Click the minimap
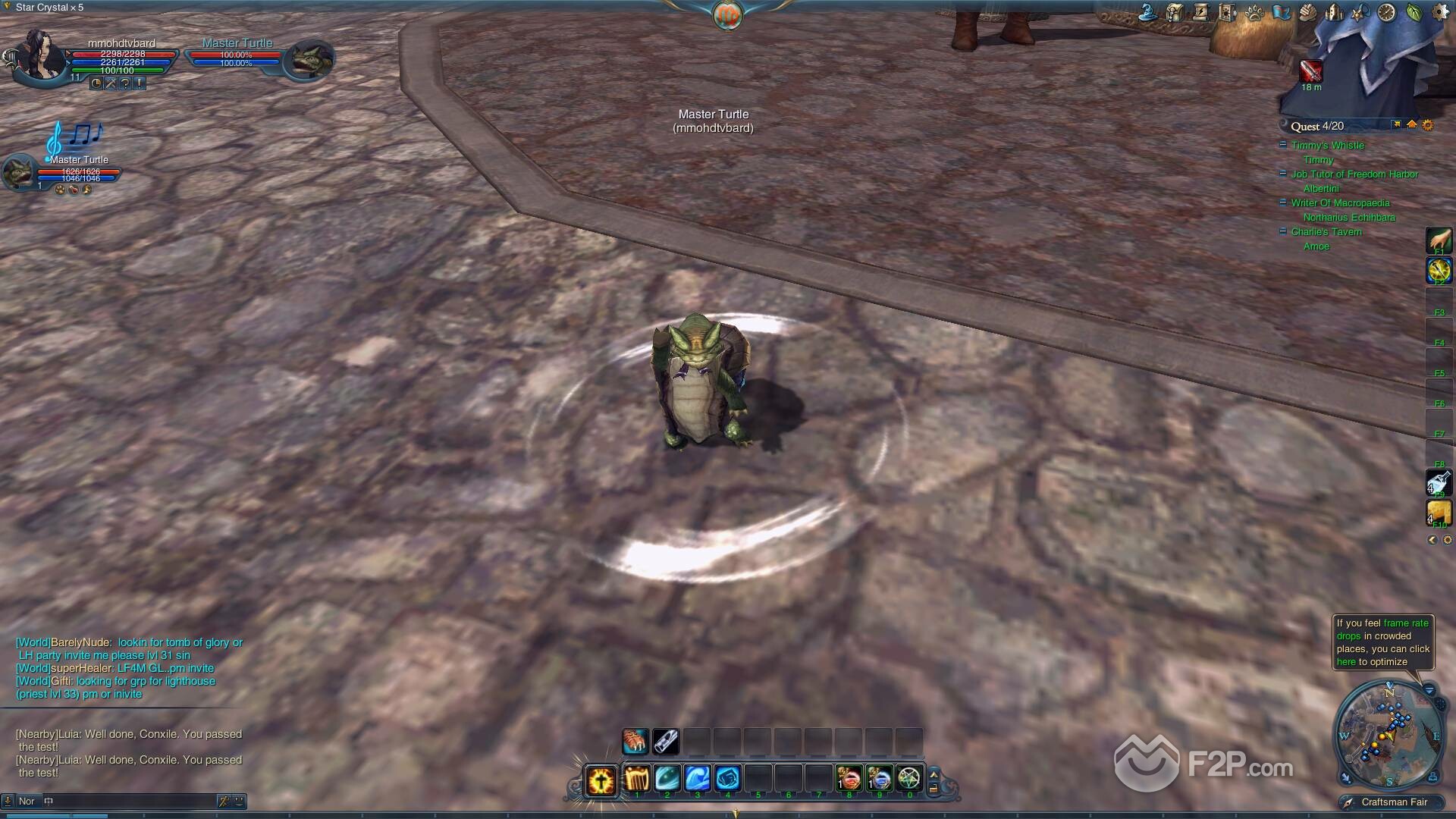This screenshot has width=1456, height=819. coord(1387,735)
